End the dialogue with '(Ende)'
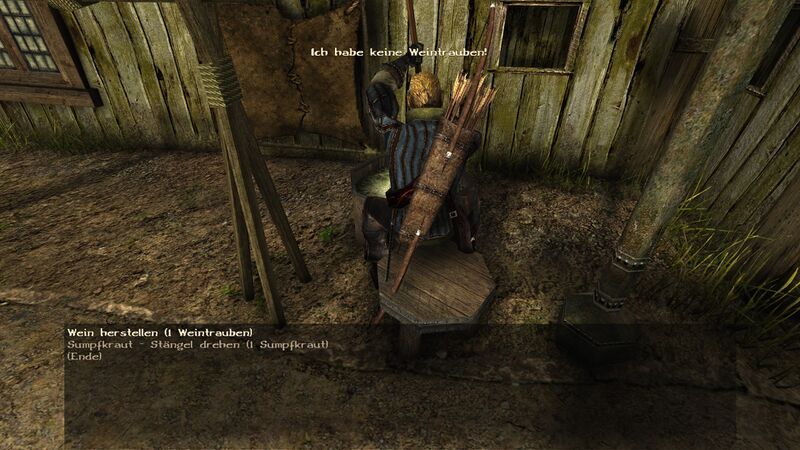This screenshot has height=450, width=800. coord(84,357)
